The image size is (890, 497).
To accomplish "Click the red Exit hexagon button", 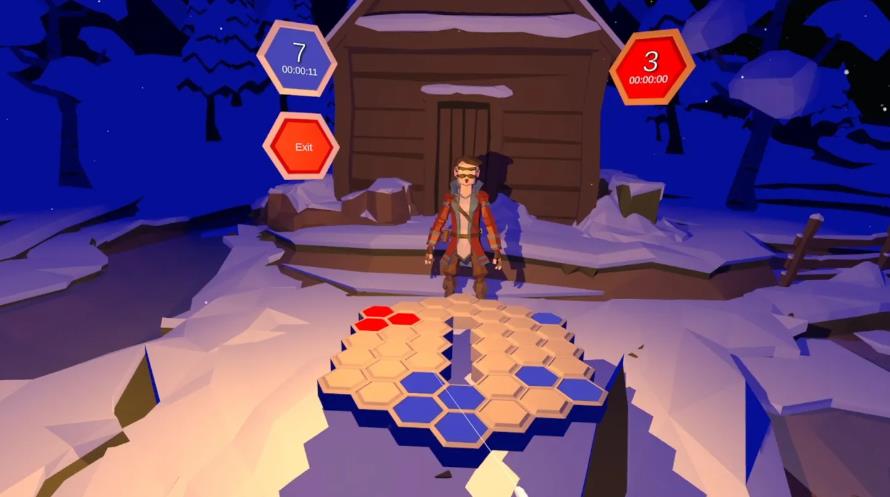I will pyautogui.click(x=302, y=146).
